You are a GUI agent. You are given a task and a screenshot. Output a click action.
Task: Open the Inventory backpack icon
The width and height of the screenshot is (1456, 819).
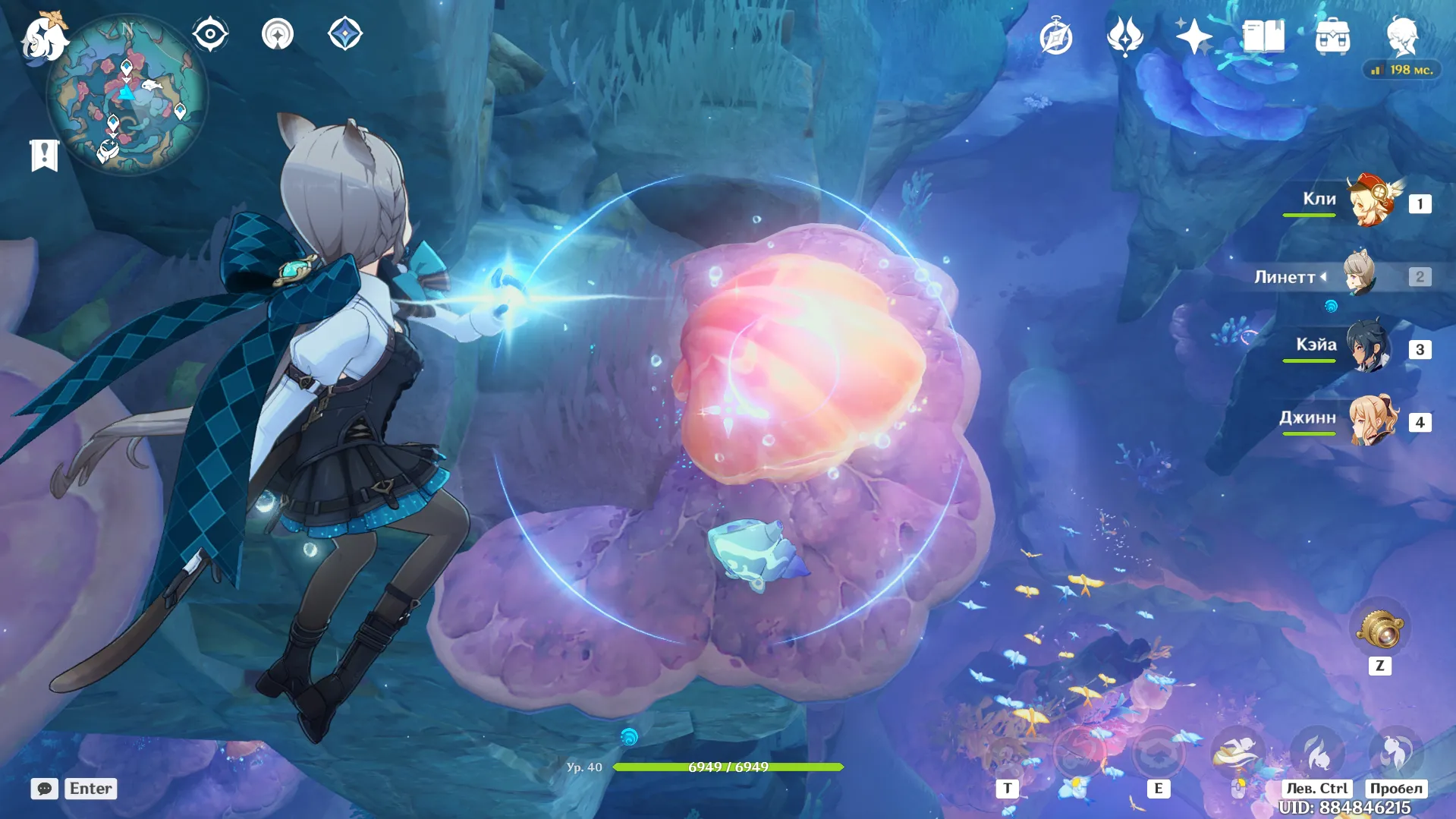(1332, 36)
